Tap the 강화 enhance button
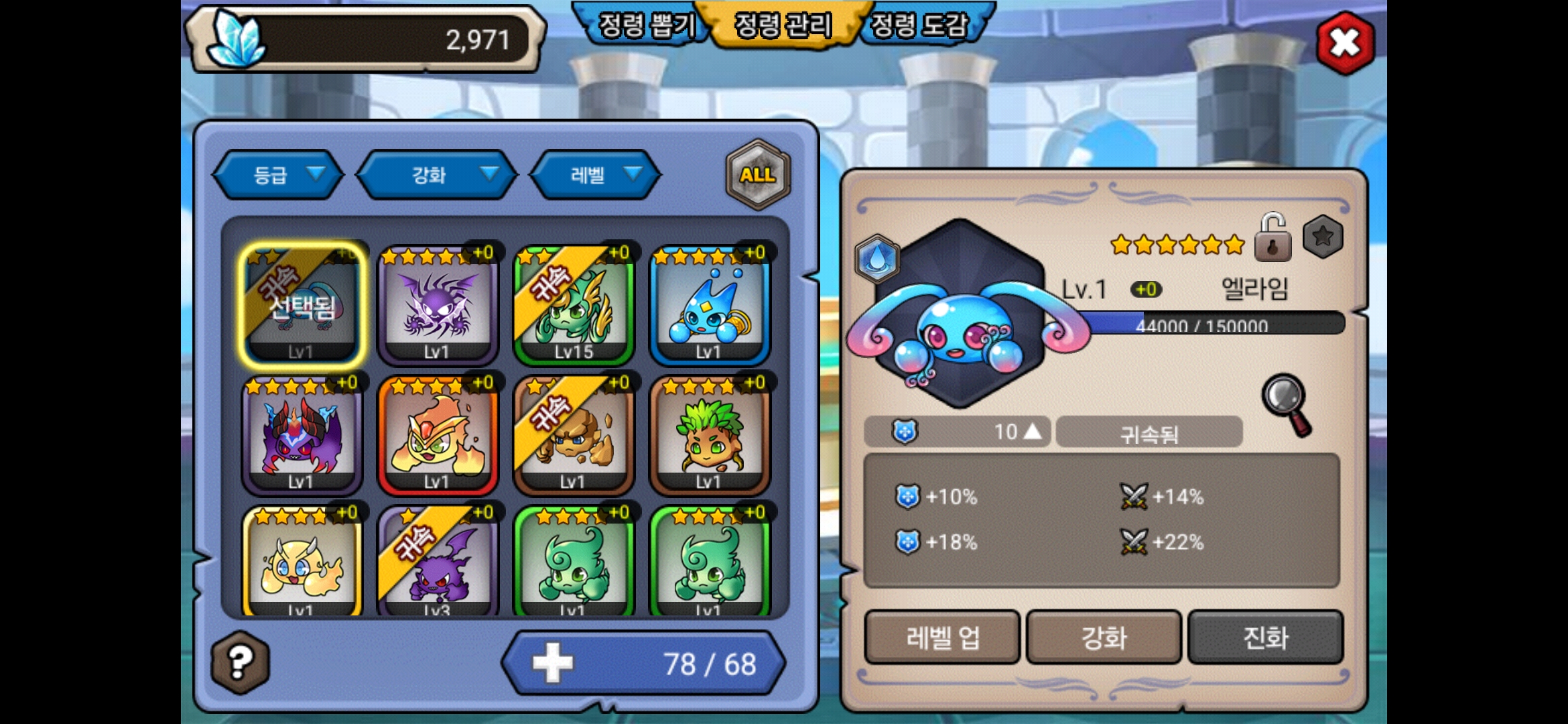This screenshot has height=724, width=1568. pos(1104,638)
